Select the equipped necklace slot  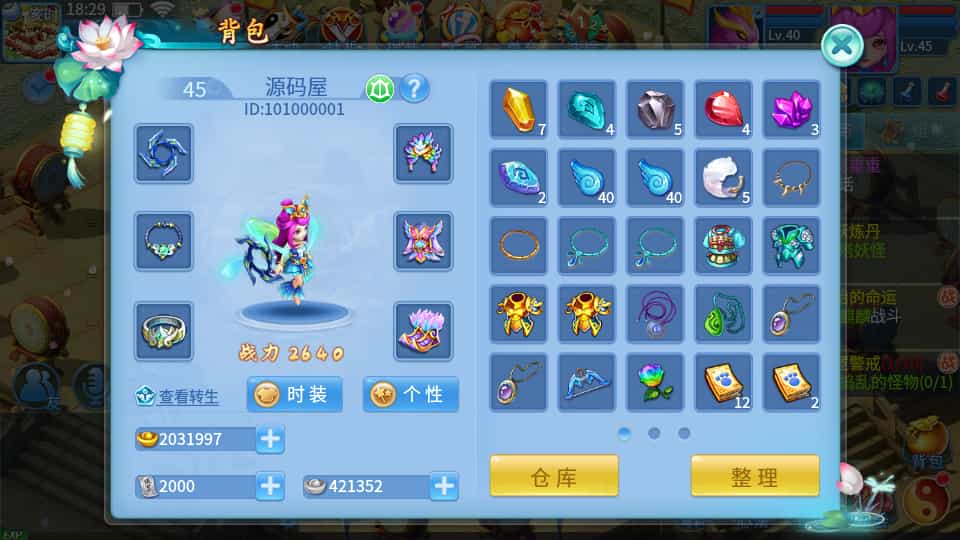164,241
